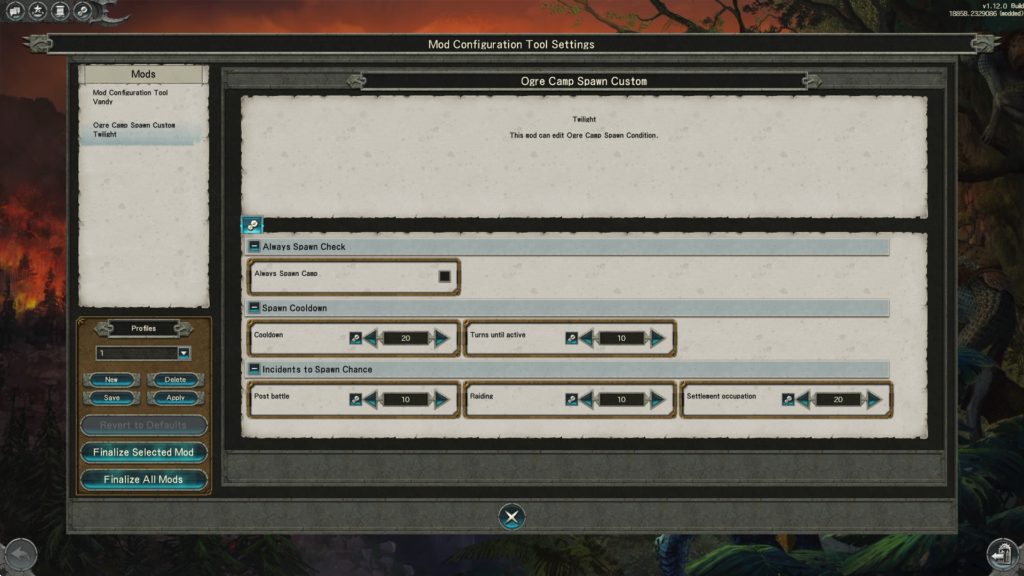Viewport: 1024px width, 576px height.
Task: Create a New profile
Action: [112, 380]
